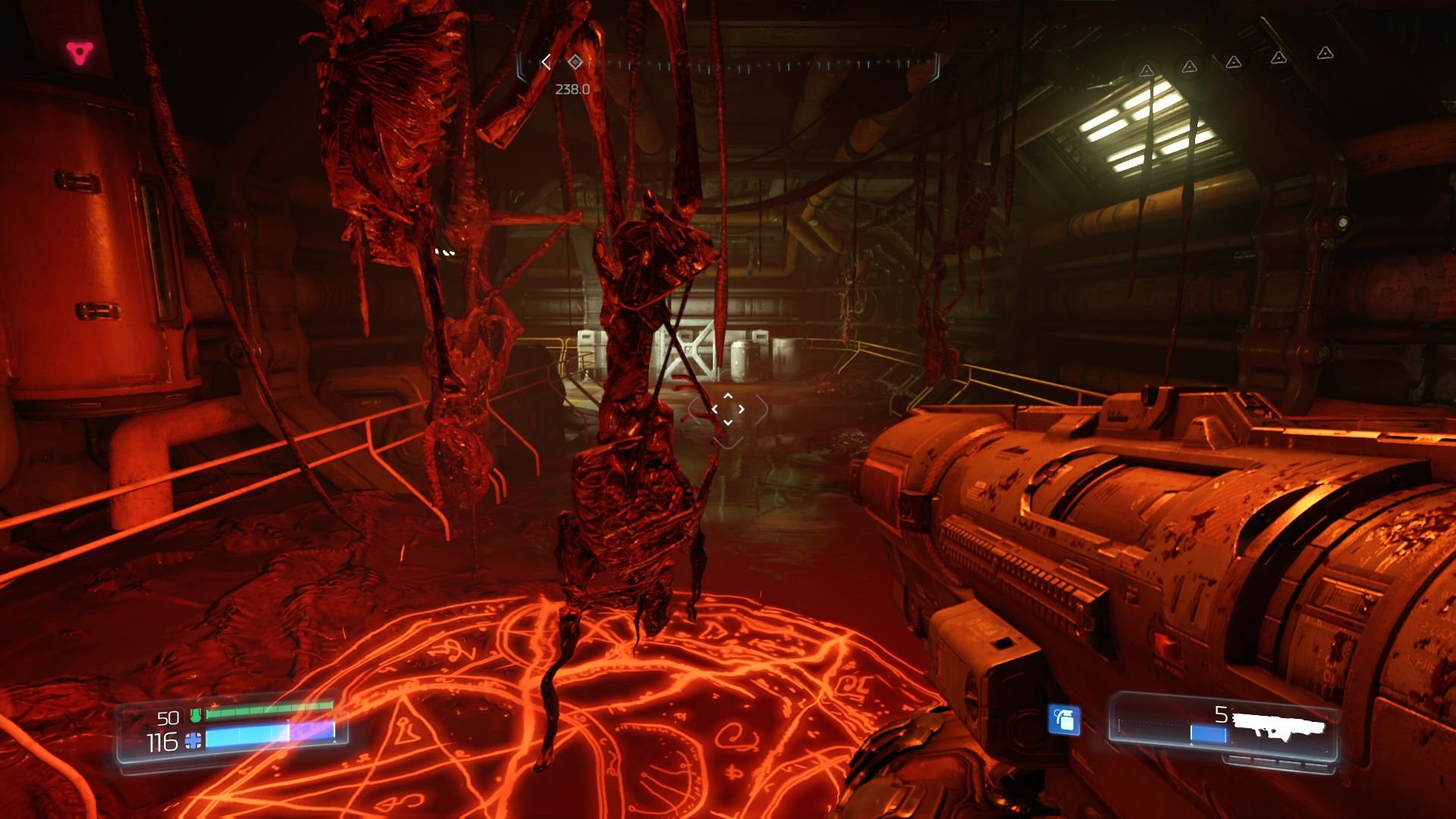Click the leftmost triangle marker in the top-right row
This screenshot has width=1456, height=819.
(1147, 71)
